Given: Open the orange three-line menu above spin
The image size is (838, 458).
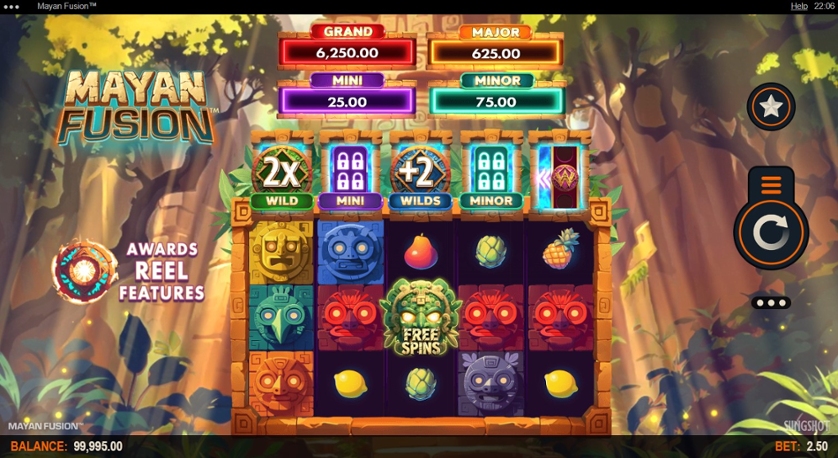Looking at the screenshot, I should click(771, 184).
